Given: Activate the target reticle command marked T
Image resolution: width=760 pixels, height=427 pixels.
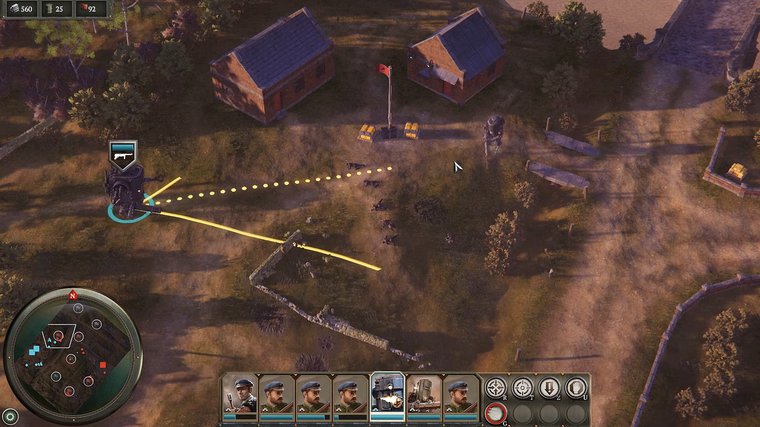Looking at the screenshot, I should tap(522, 388).
